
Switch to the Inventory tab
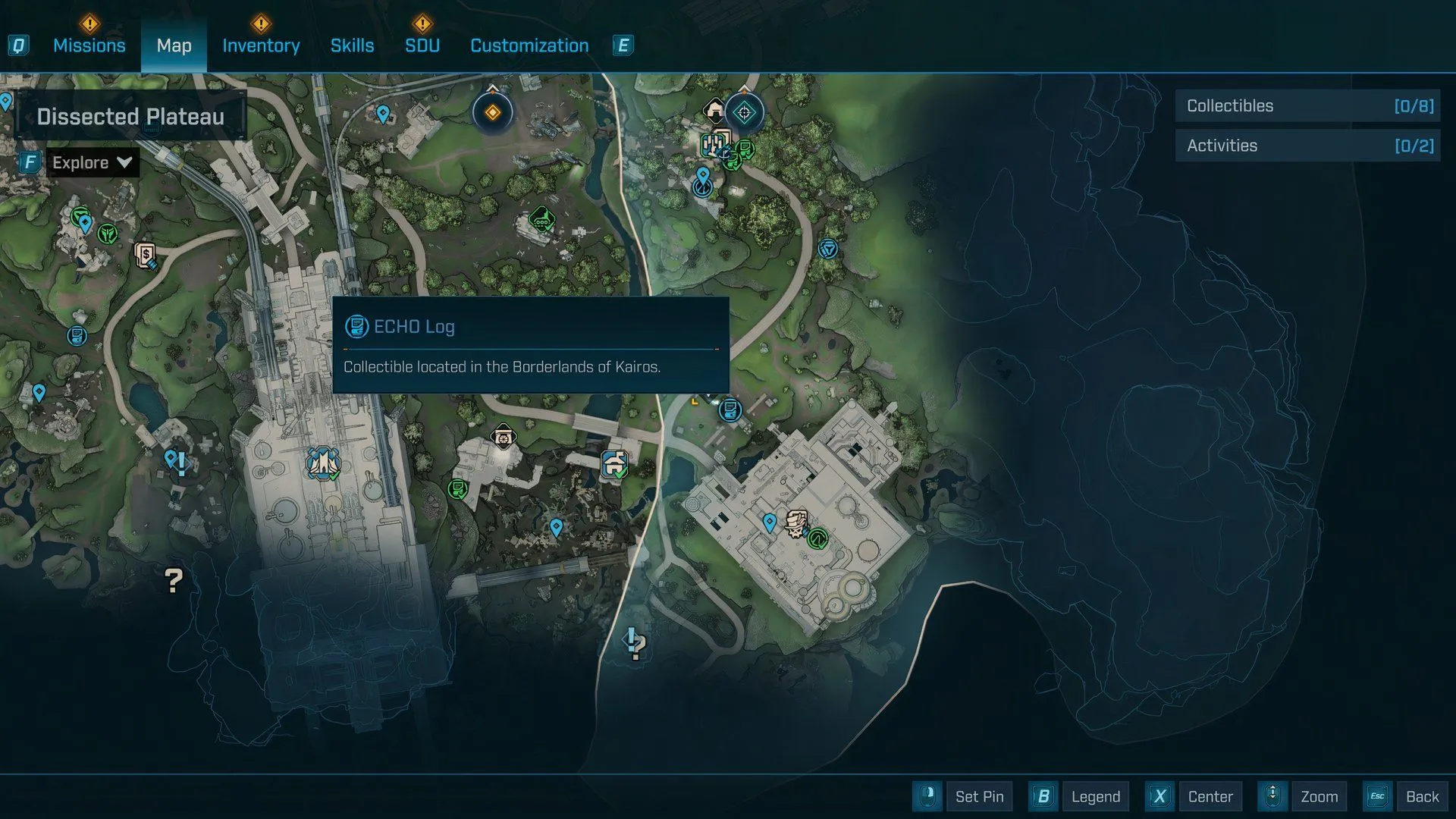pyautogui.click(x=261, y=45)
